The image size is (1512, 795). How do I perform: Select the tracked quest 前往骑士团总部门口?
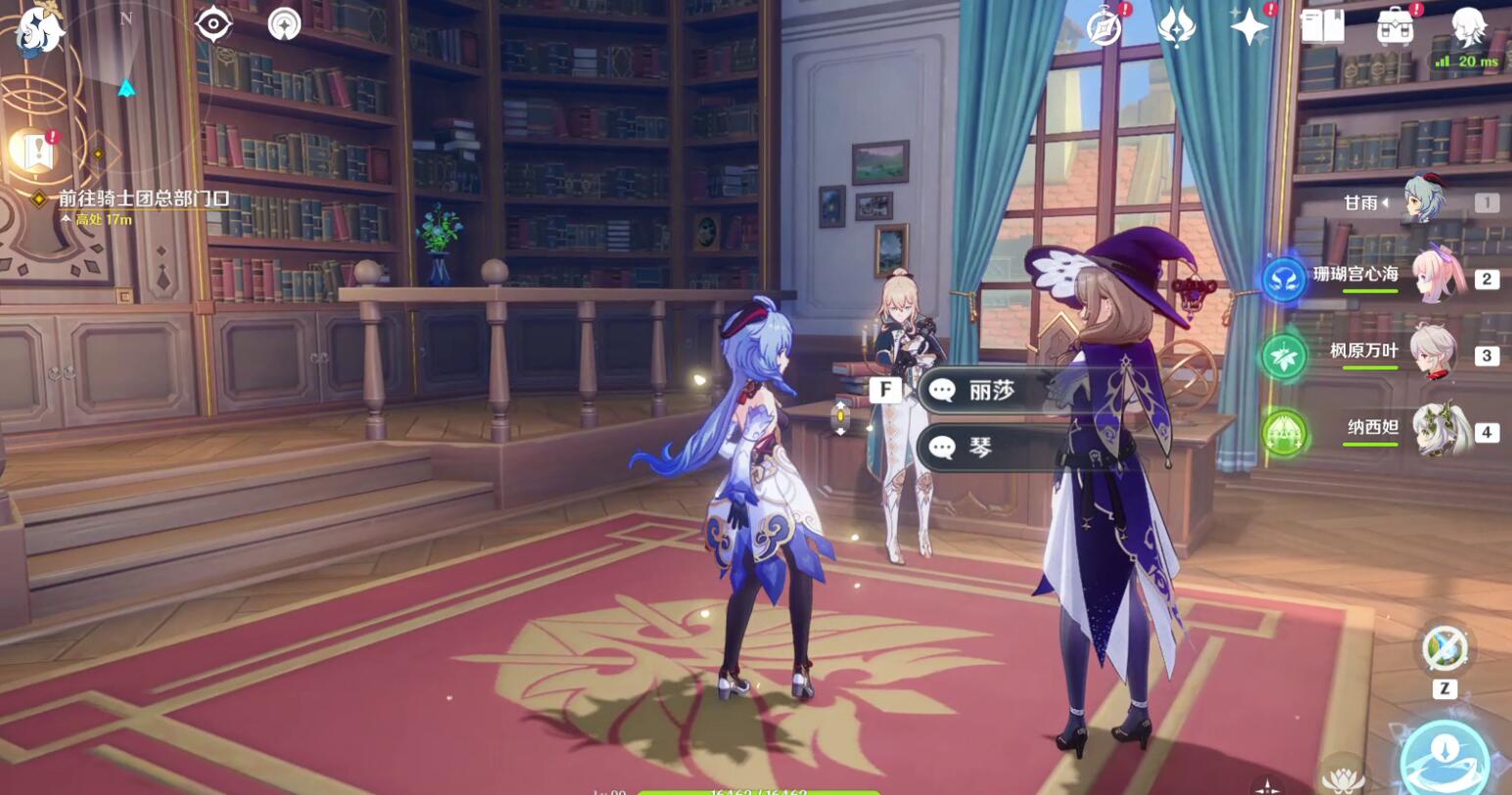[x=143, y=199]
